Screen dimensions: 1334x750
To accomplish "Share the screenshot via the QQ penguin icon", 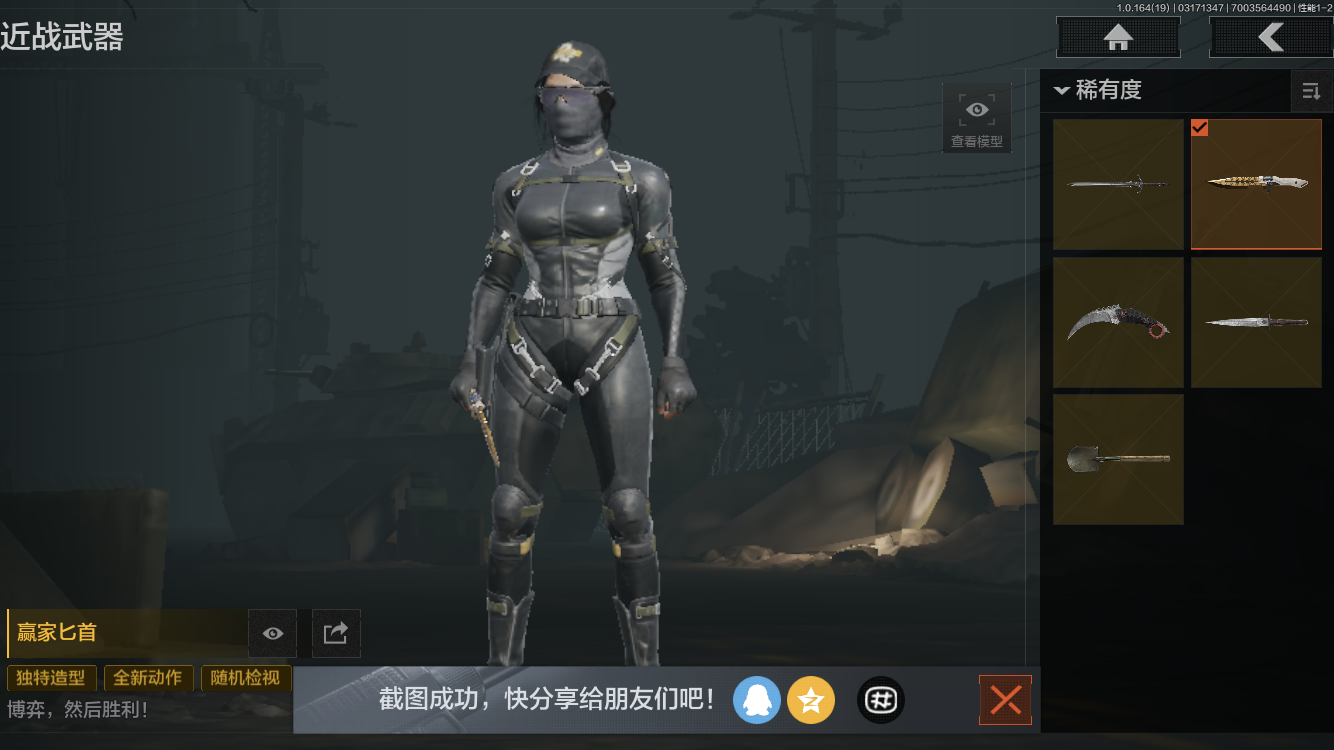I will (x=757, y=700).
